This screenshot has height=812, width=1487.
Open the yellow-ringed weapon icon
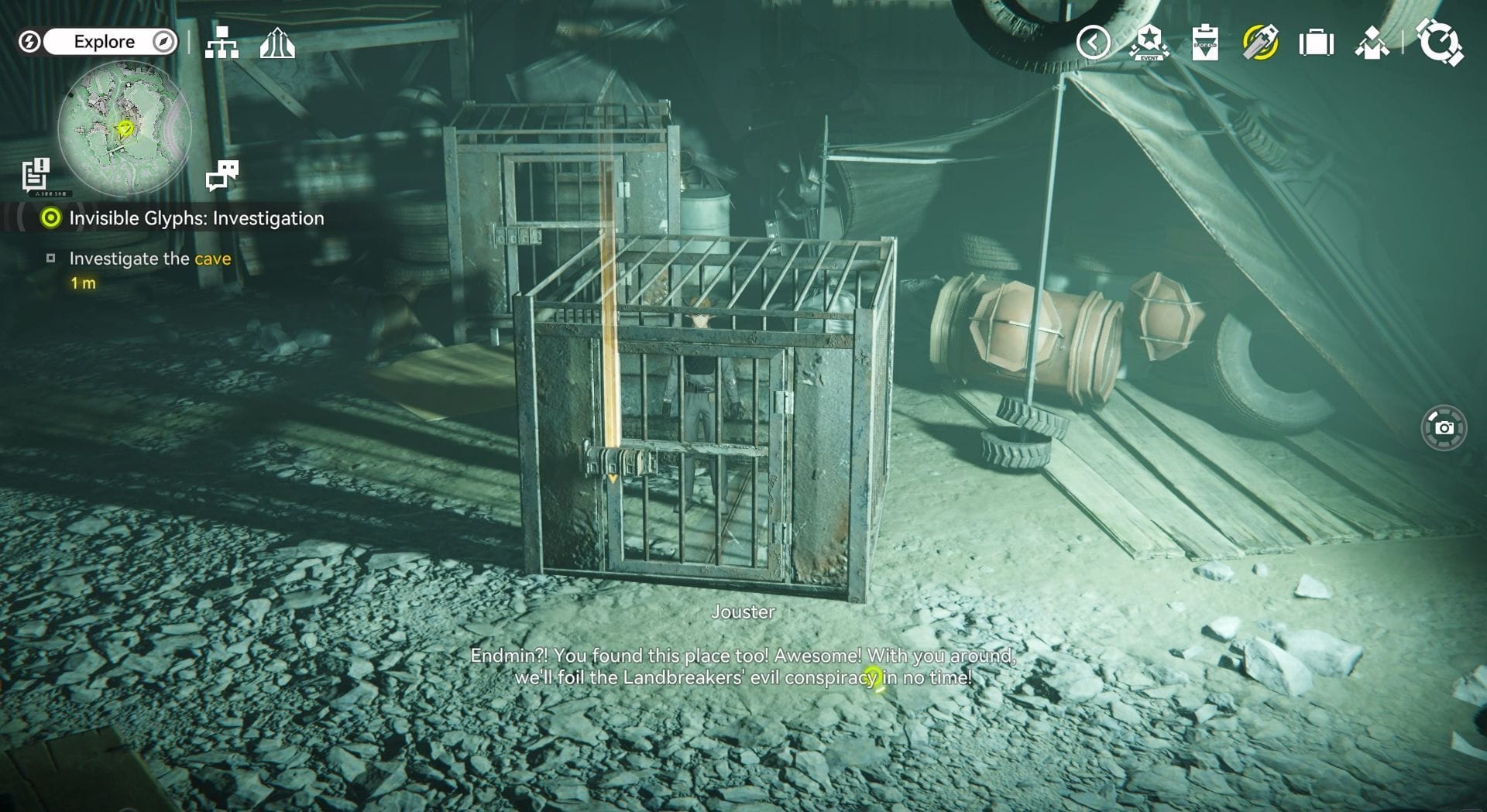tap(1260, 43)
